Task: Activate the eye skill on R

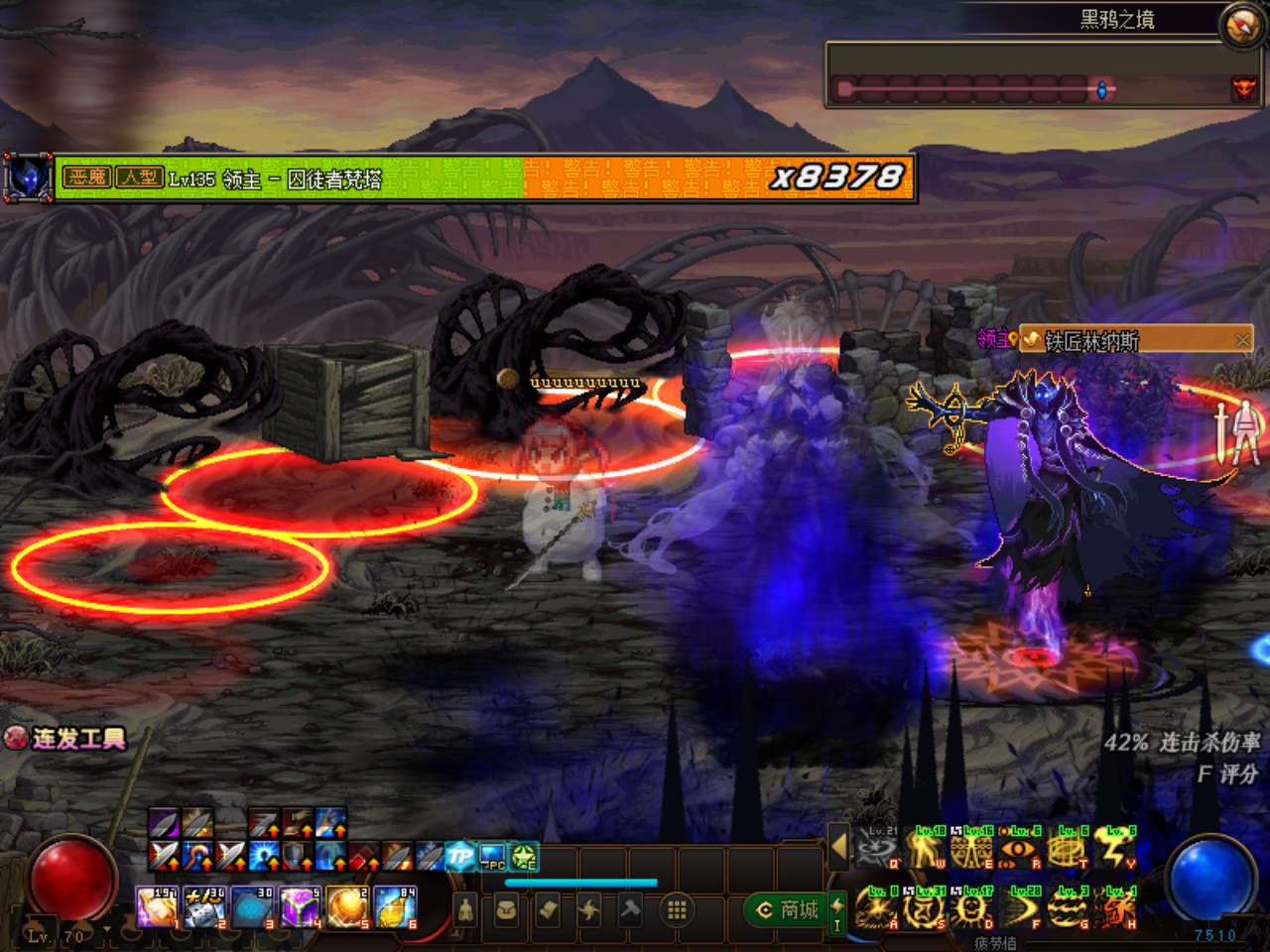Action: click(1019, 849)
